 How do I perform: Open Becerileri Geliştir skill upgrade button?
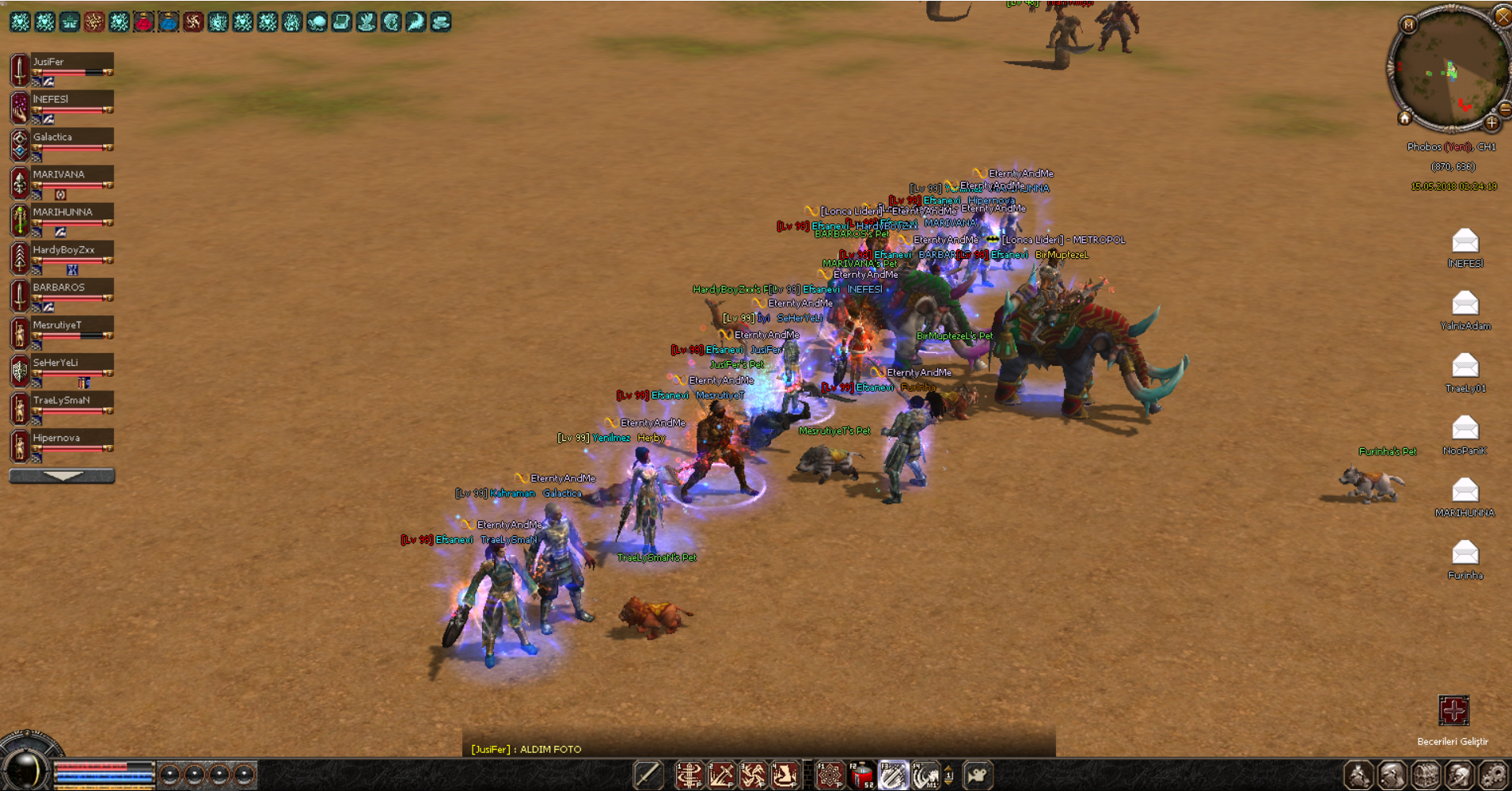(x=1453, y=710)
